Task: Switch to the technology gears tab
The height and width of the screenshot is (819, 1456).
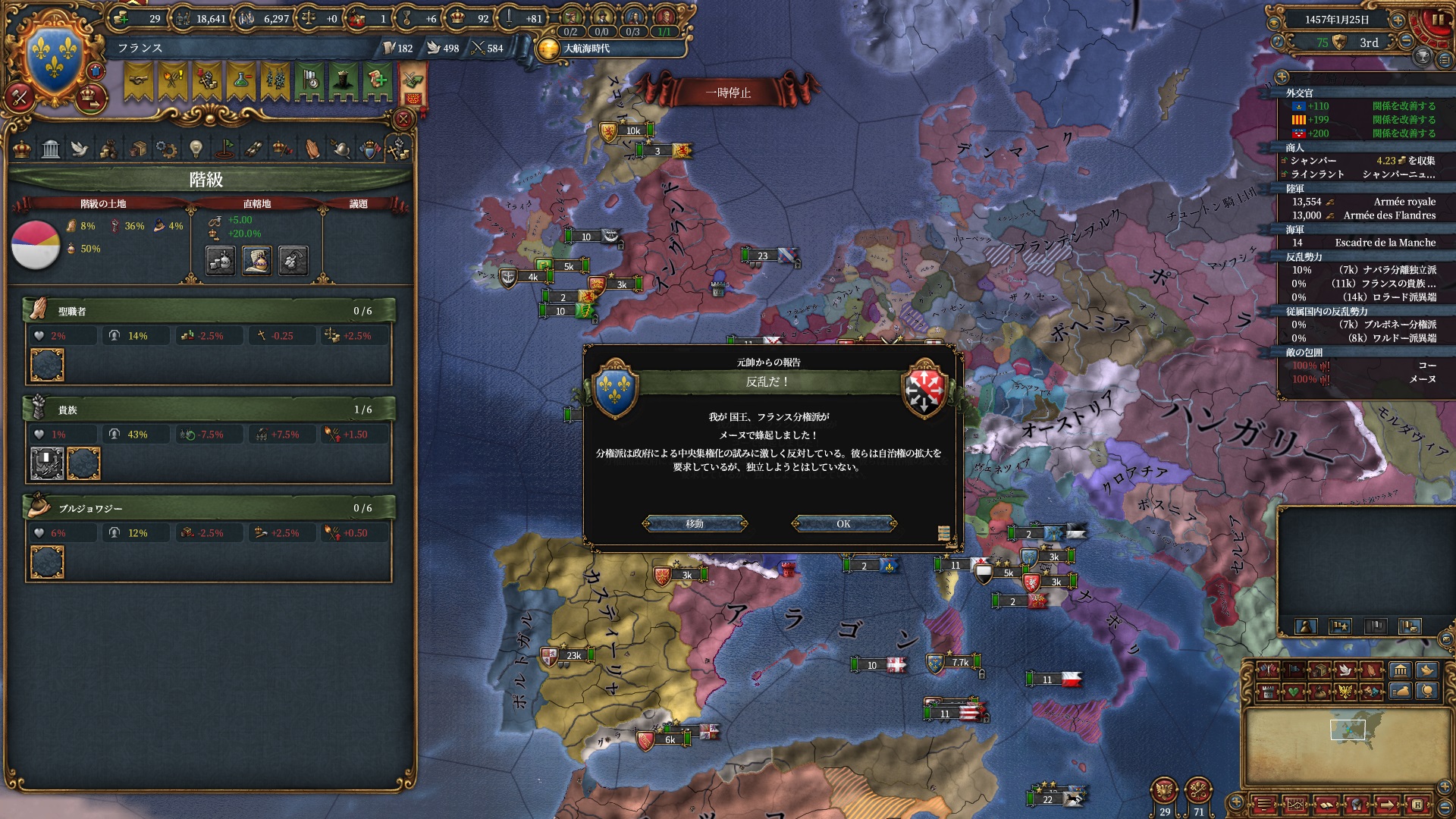Action: 166,149
